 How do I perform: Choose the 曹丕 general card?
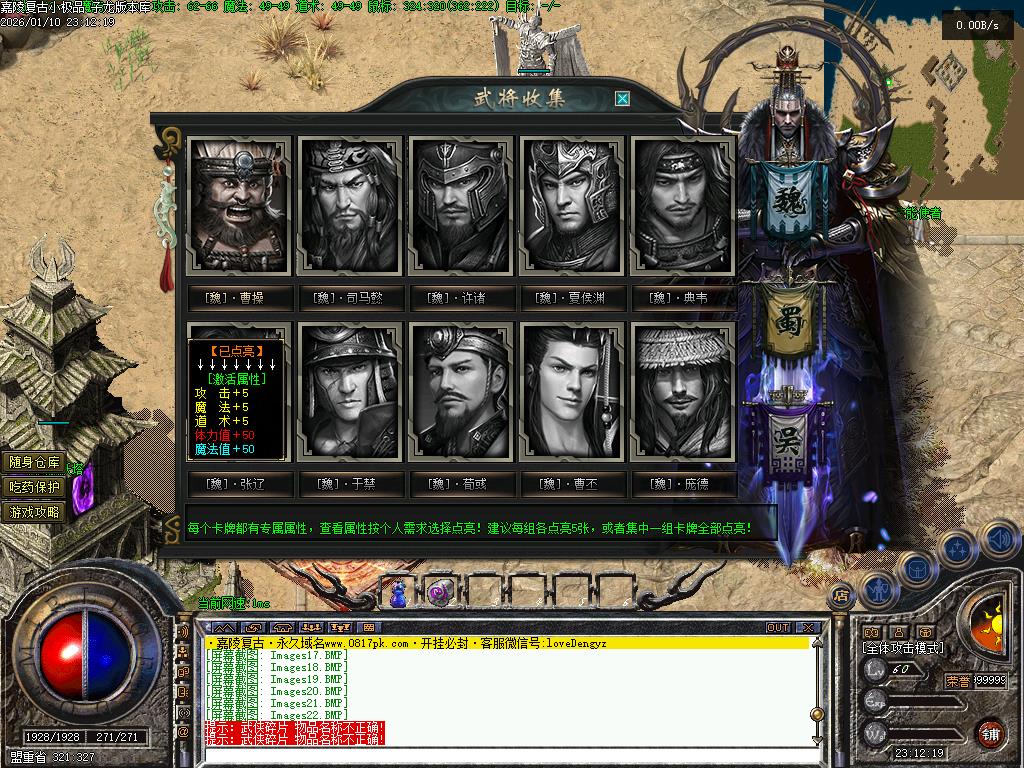tap(573, 391)
